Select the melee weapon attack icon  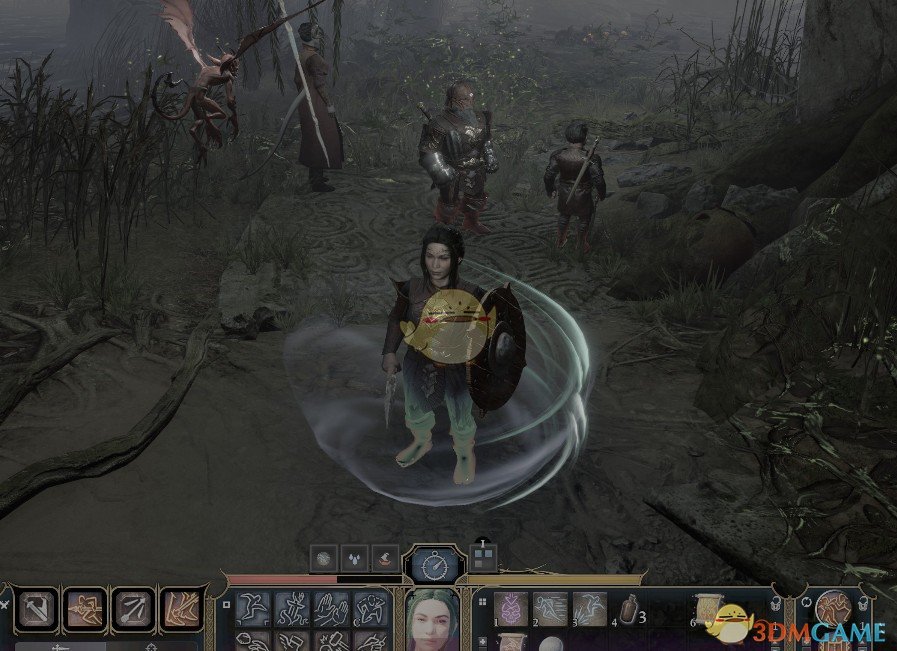38,609
